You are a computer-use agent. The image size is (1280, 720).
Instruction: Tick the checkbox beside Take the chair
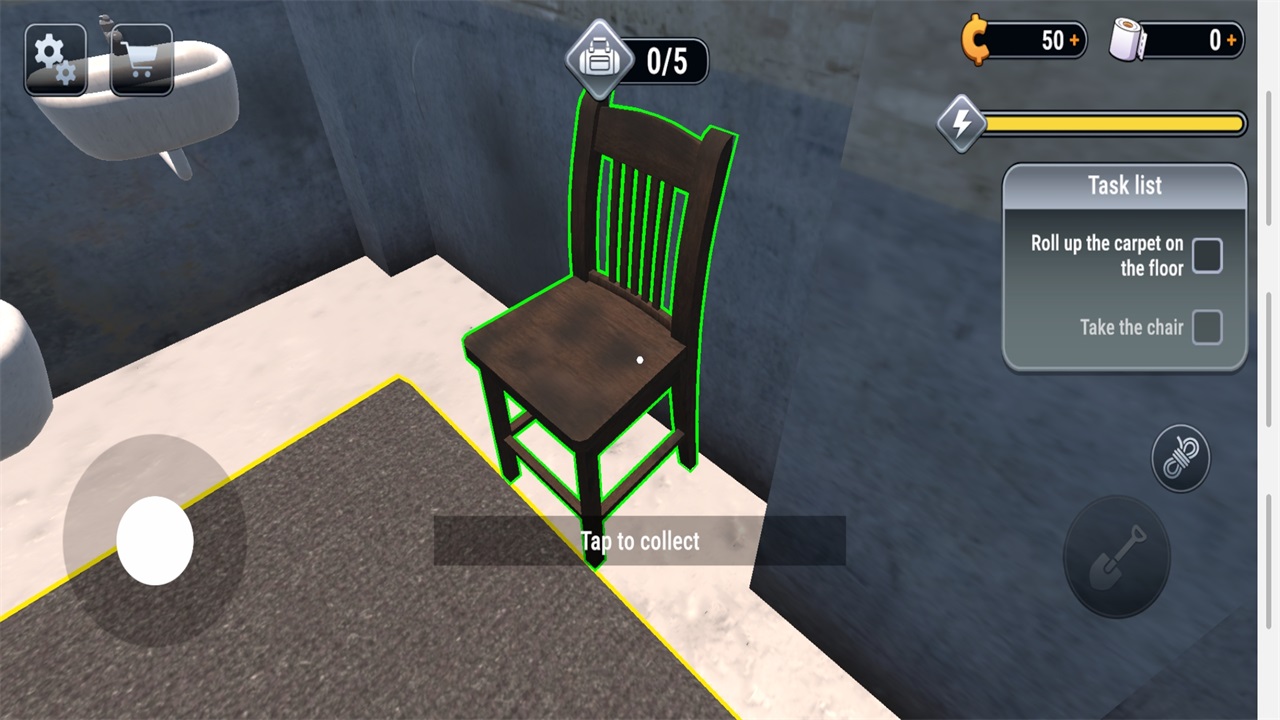[x=1207, y=327]
